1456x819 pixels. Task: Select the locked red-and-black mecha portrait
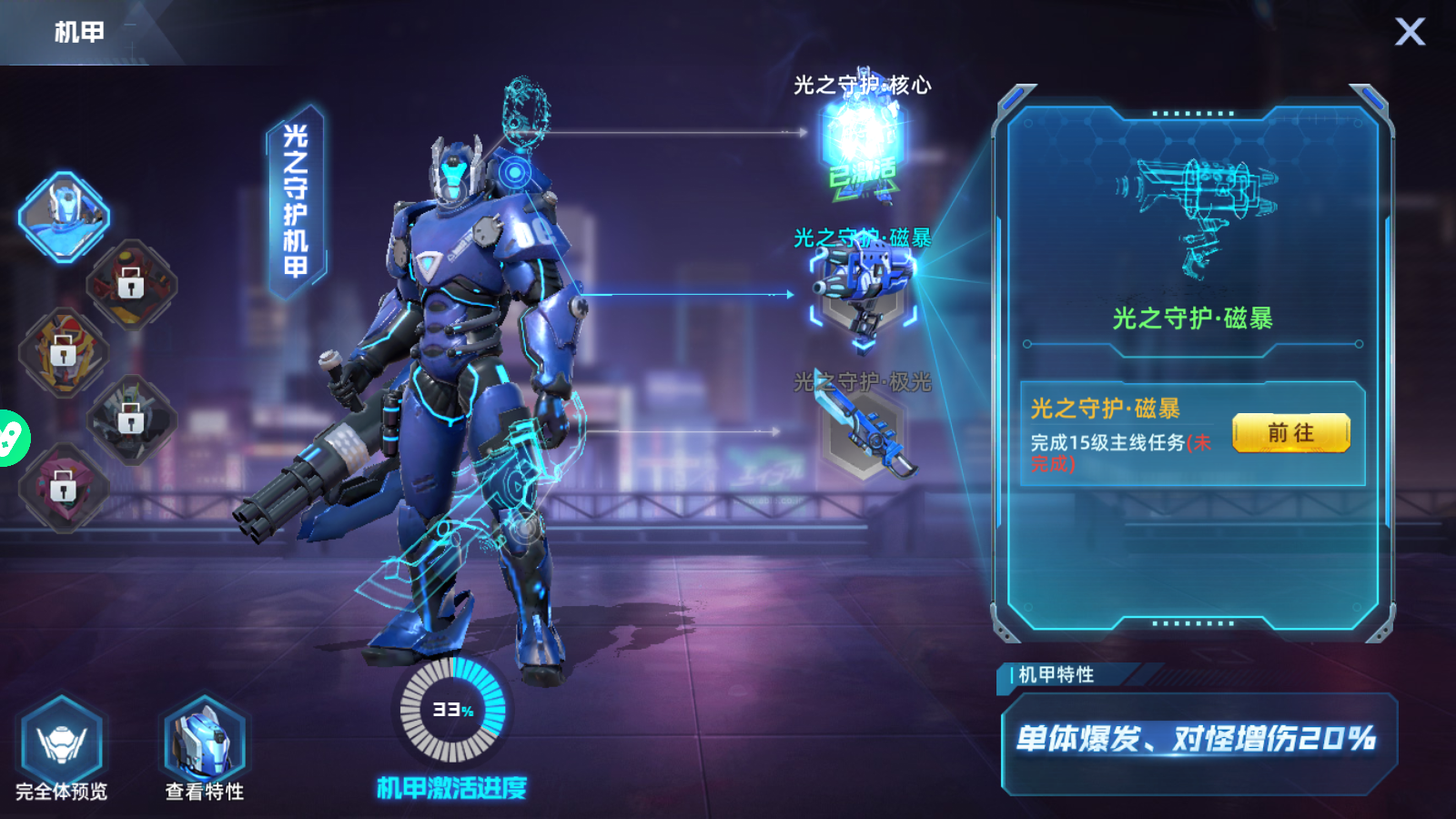[131, 284]
